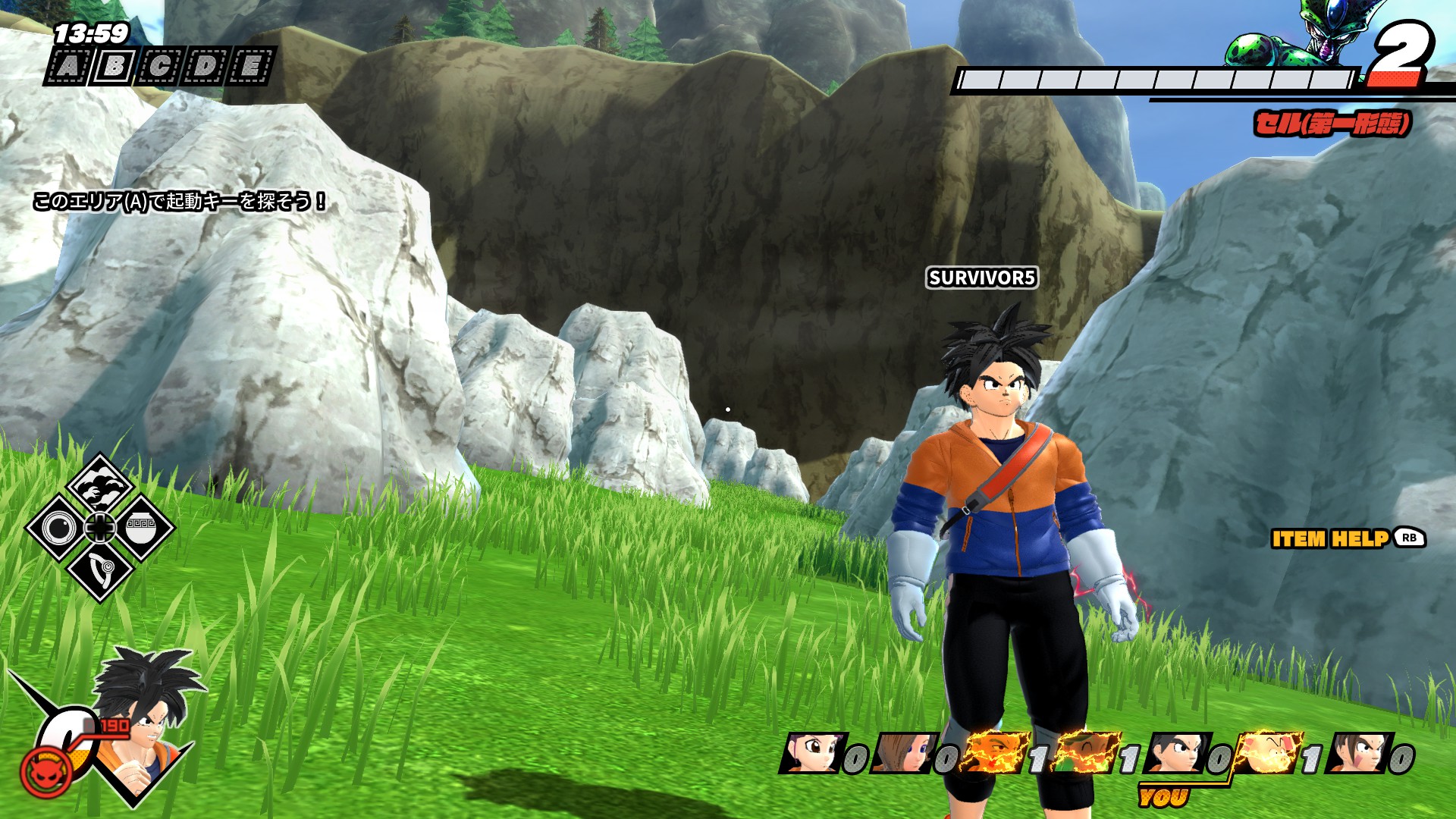Select the survivor portrait with red cheek mark
The height and width of the screenshot is (819, 1456).
[x=1357, y=753]
